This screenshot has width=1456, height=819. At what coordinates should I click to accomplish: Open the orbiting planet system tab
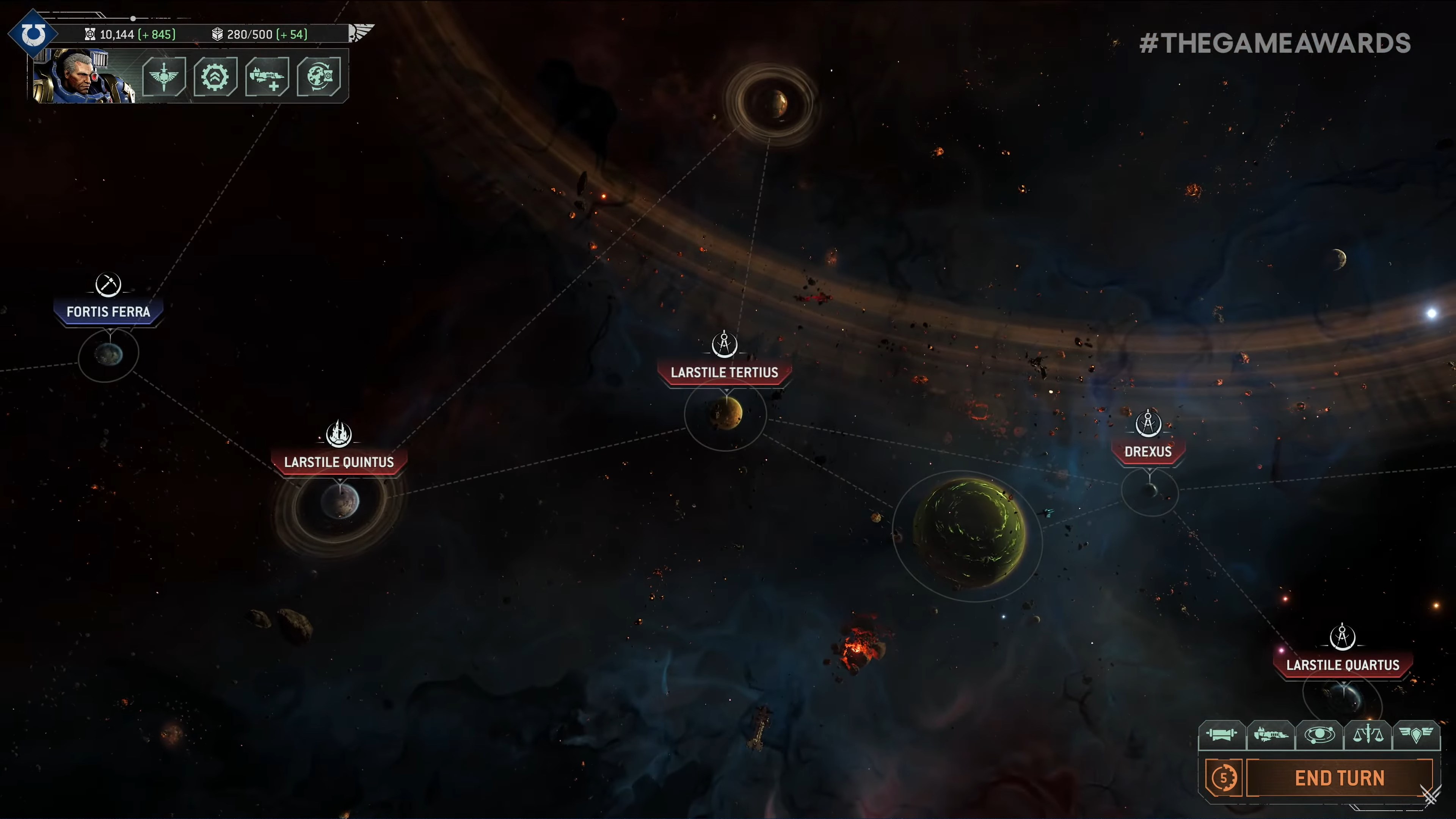tap(1319, 734)
